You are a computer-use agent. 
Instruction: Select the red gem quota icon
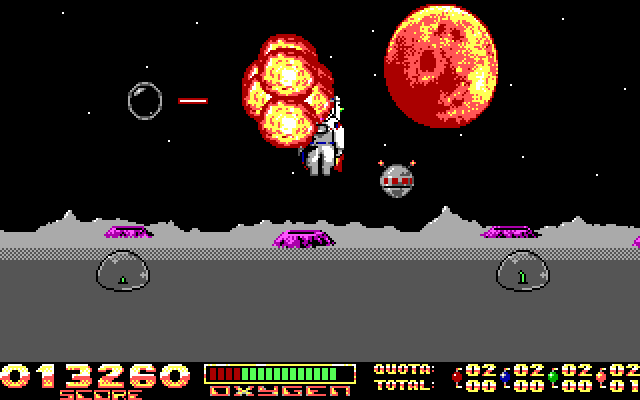(x=458, y=377)
